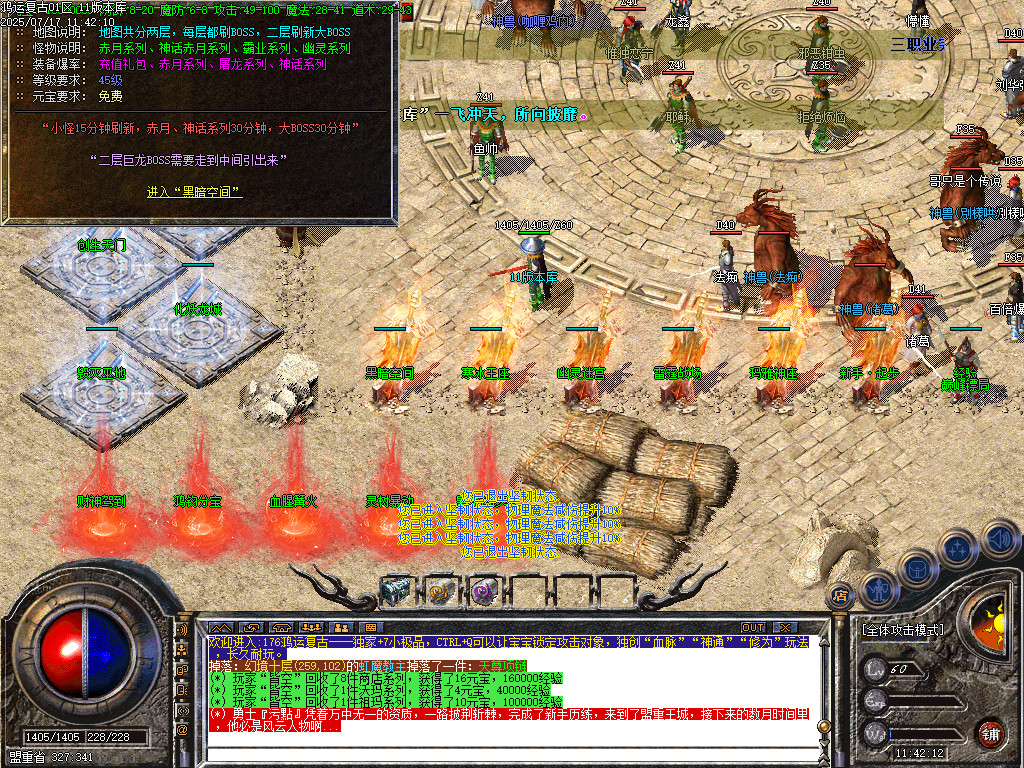Click the red 铺 stall button
Screen dimensions: 1024x768
990,733
